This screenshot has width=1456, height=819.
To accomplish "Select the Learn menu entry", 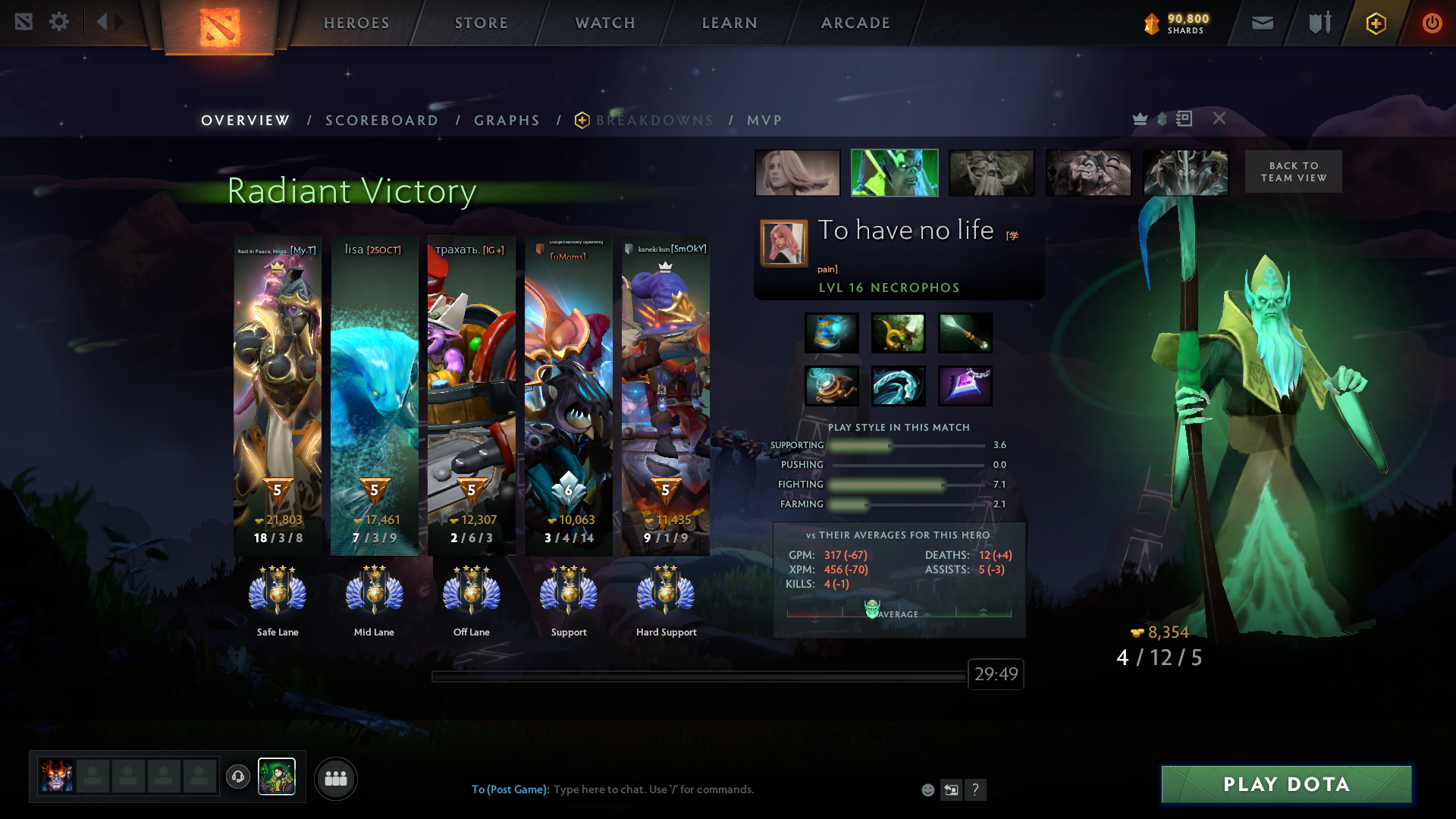I will point(730,23).
